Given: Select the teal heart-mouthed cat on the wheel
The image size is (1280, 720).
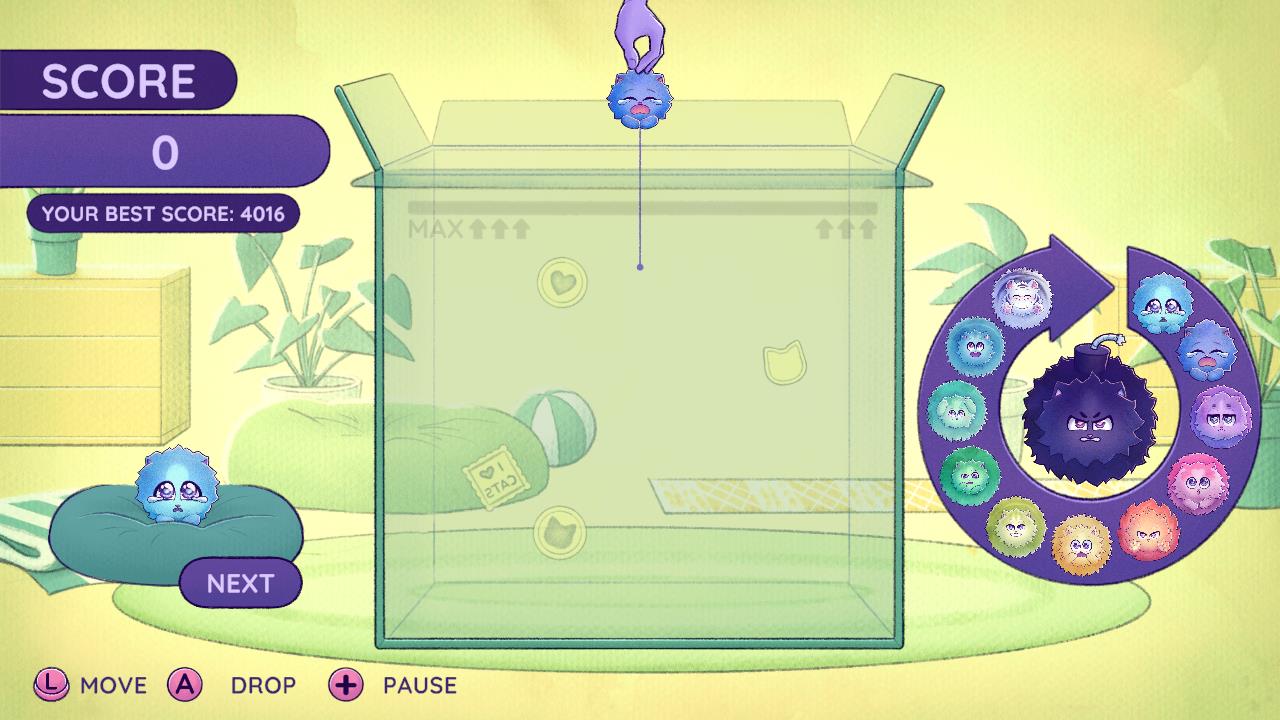Looking at the screenshot, I should tap(976, 345).
